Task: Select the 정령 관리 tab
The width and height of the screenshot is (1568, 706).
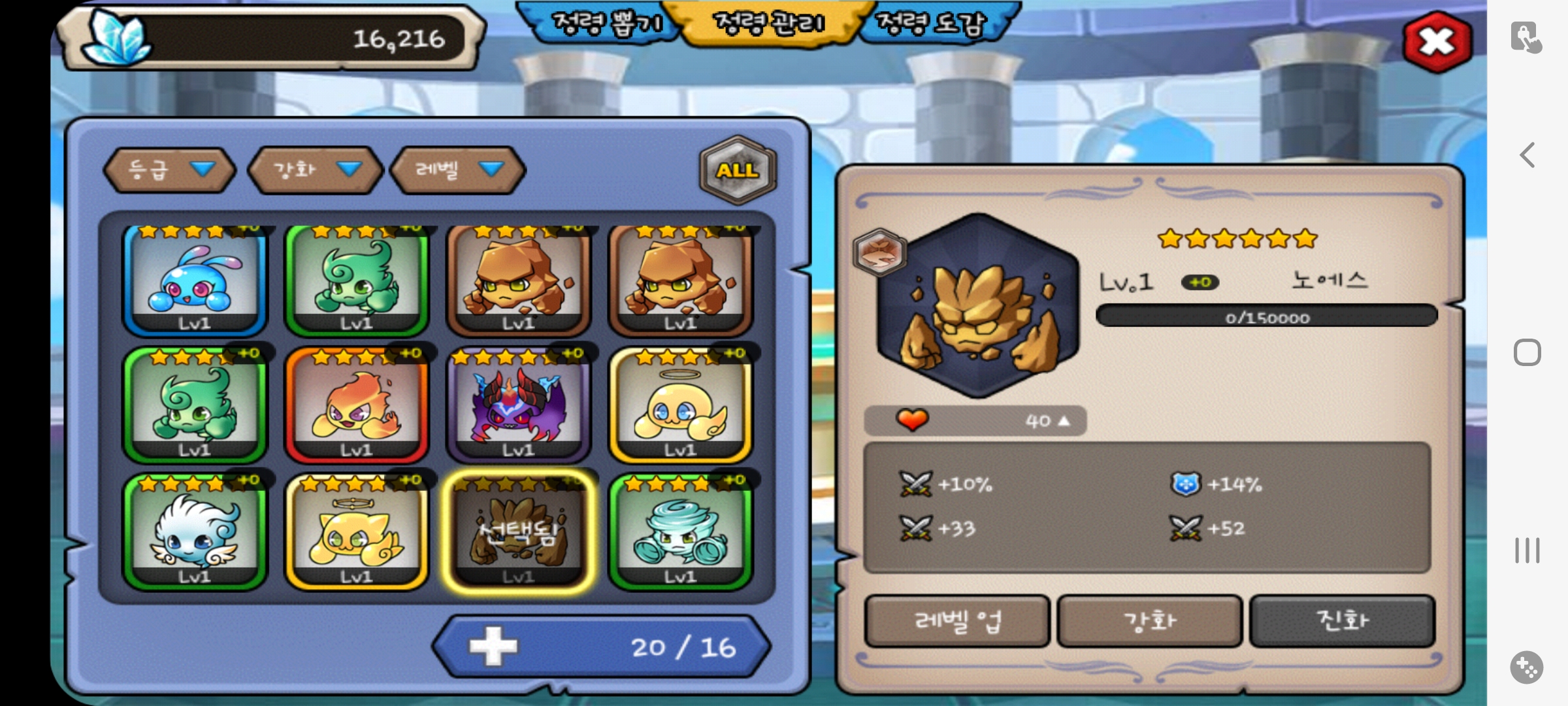Action: [770, 24]
